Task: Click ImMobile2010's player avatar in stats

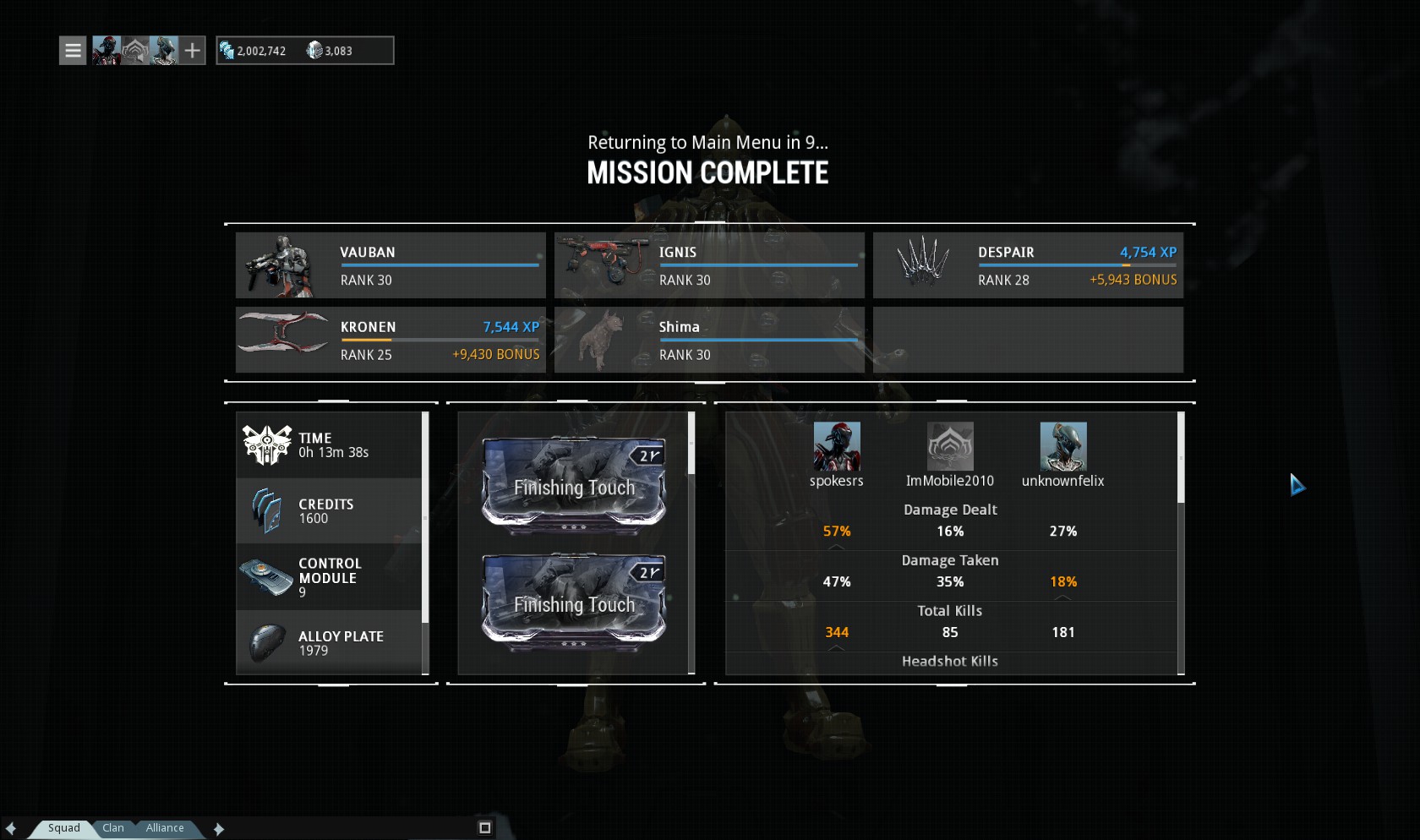Action: point(950,446)
